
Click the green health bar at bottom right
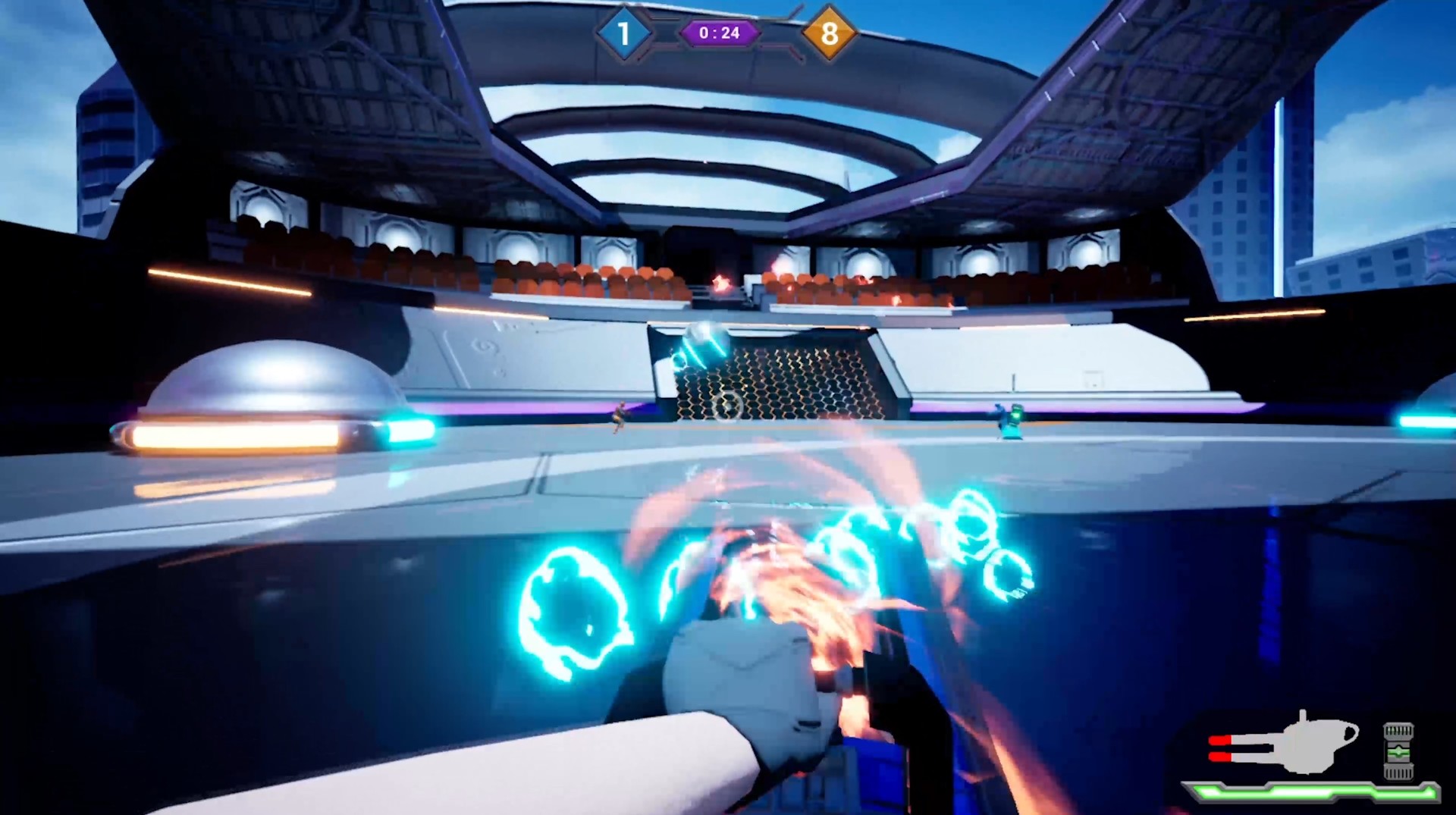[x=1311, y=794]
